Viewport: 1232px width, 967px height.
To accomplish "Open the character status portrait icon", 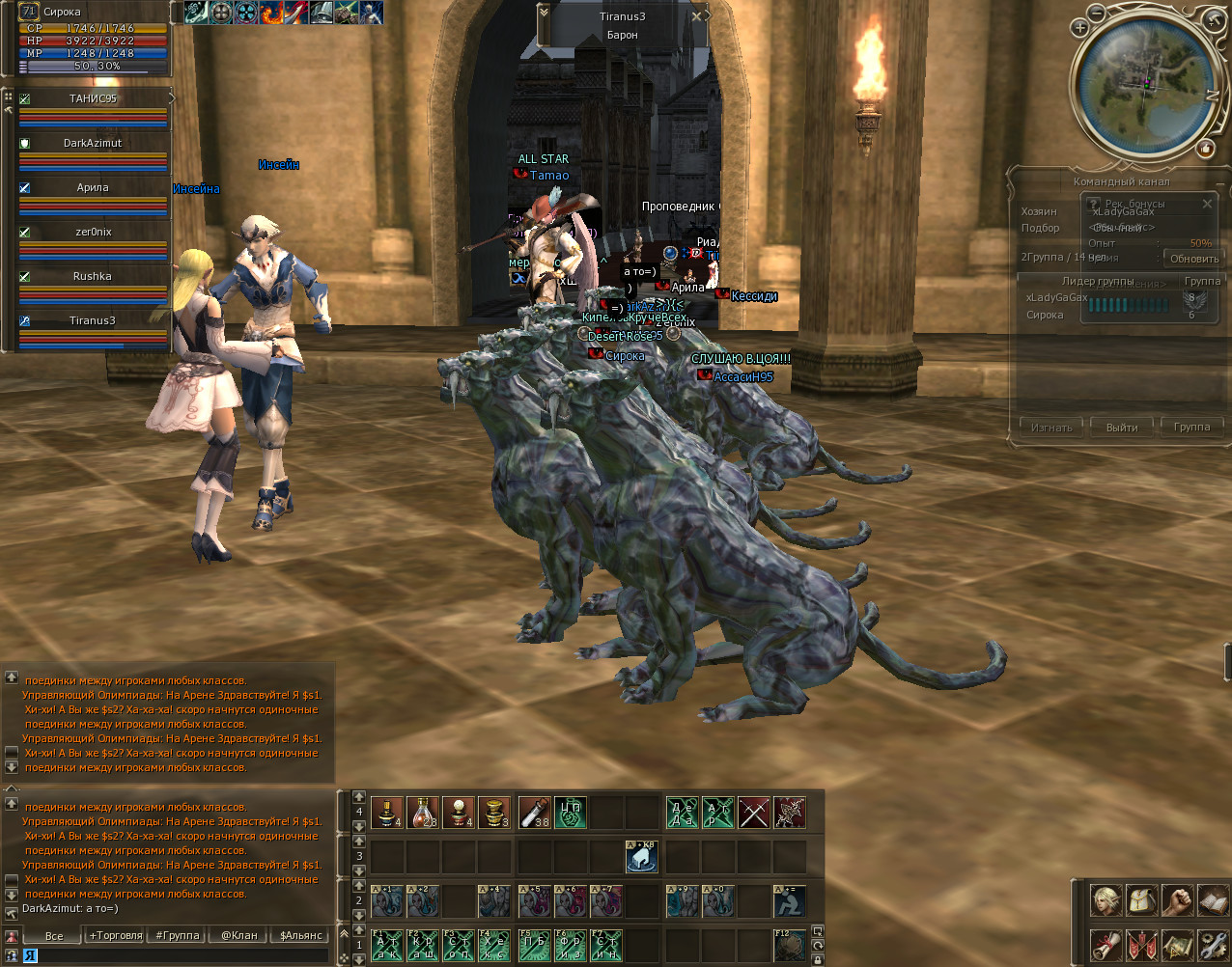I will coord(1106,901).
